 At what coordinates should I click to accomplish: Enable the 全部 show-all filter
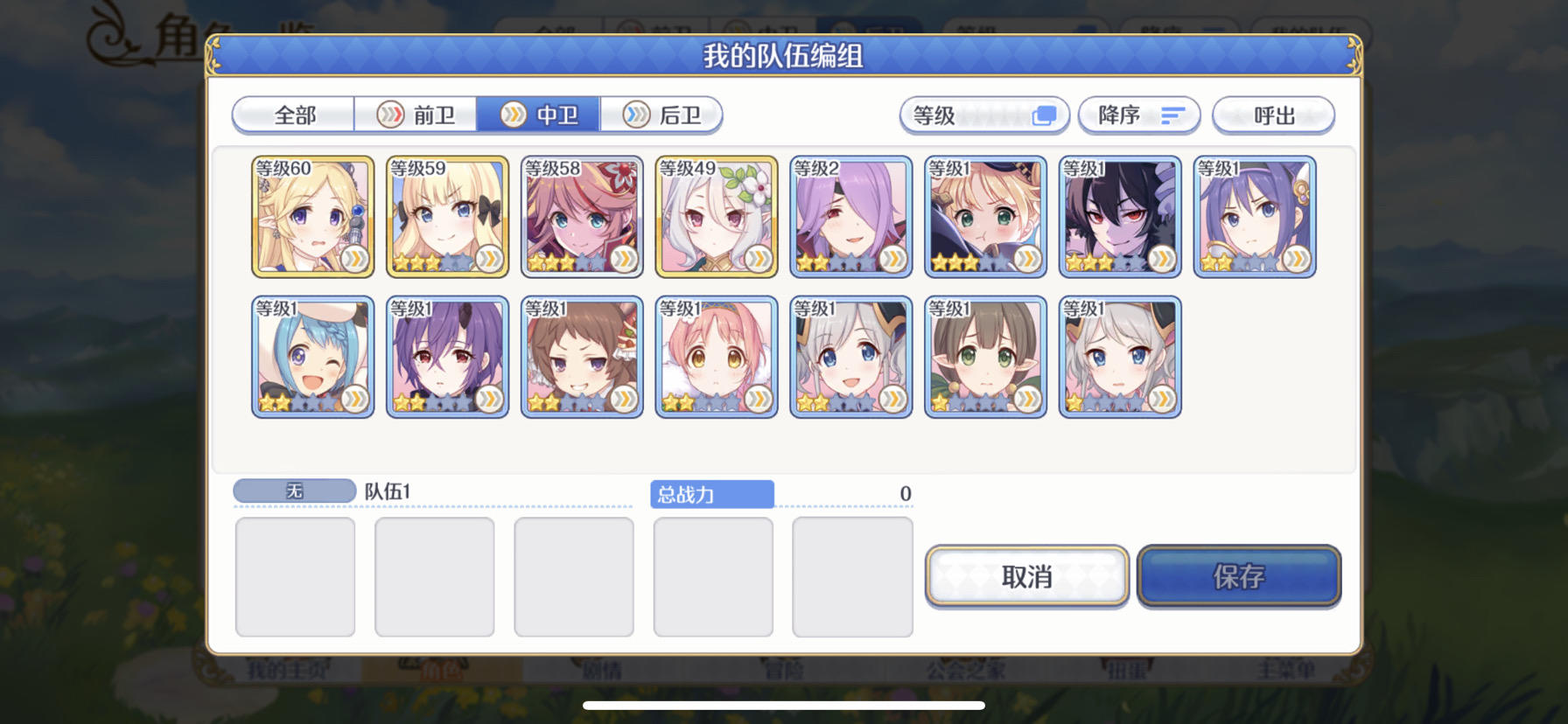coord(292,115)
